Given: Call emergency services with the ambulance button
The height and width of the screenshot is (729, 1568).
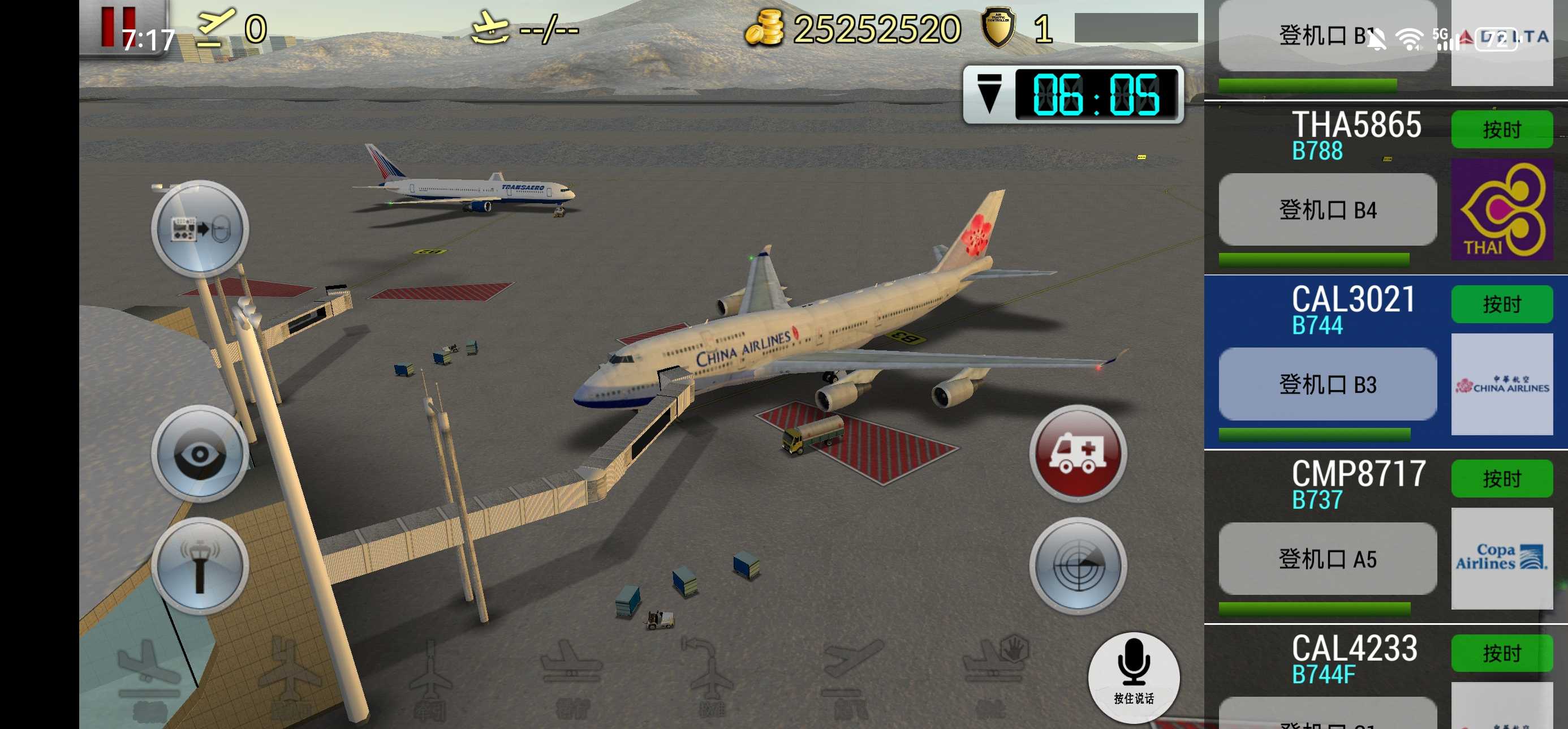Looking at the screenshot, I should [x=1078, y=454].
